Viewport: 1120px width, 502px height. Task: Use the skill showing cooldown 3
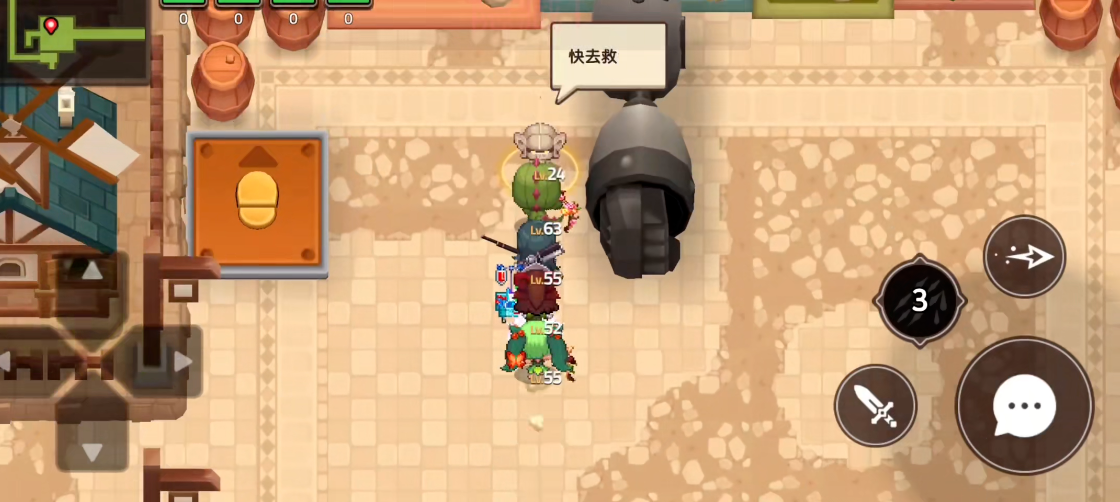click(920, 300)
